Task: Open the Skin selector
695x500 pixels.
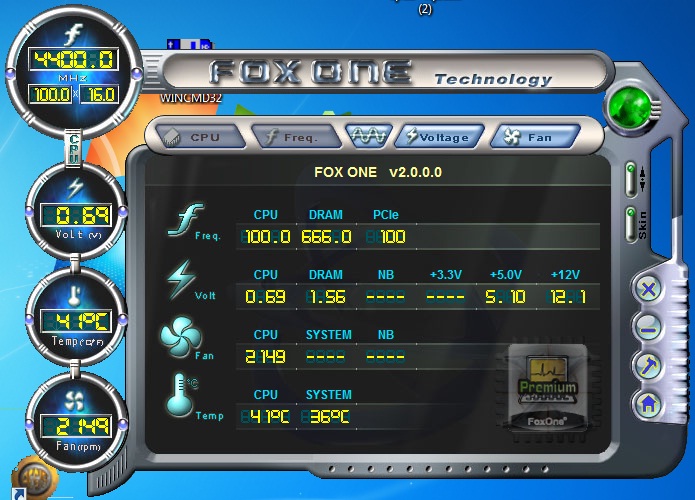Action: tap(631, 226)
